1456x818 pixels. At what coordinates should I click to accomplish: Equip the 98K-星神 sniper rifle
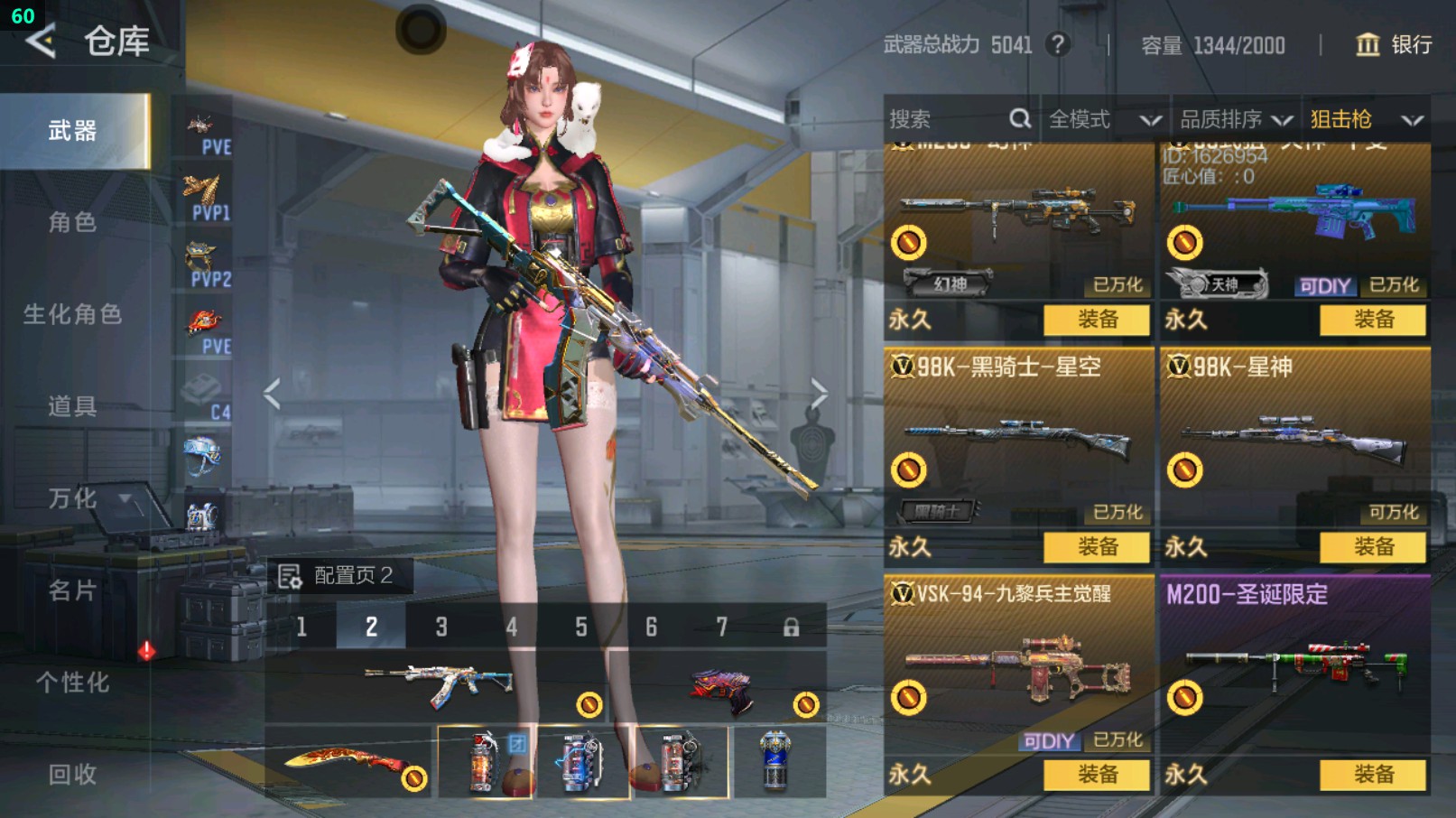click(x=1374, y=546)
